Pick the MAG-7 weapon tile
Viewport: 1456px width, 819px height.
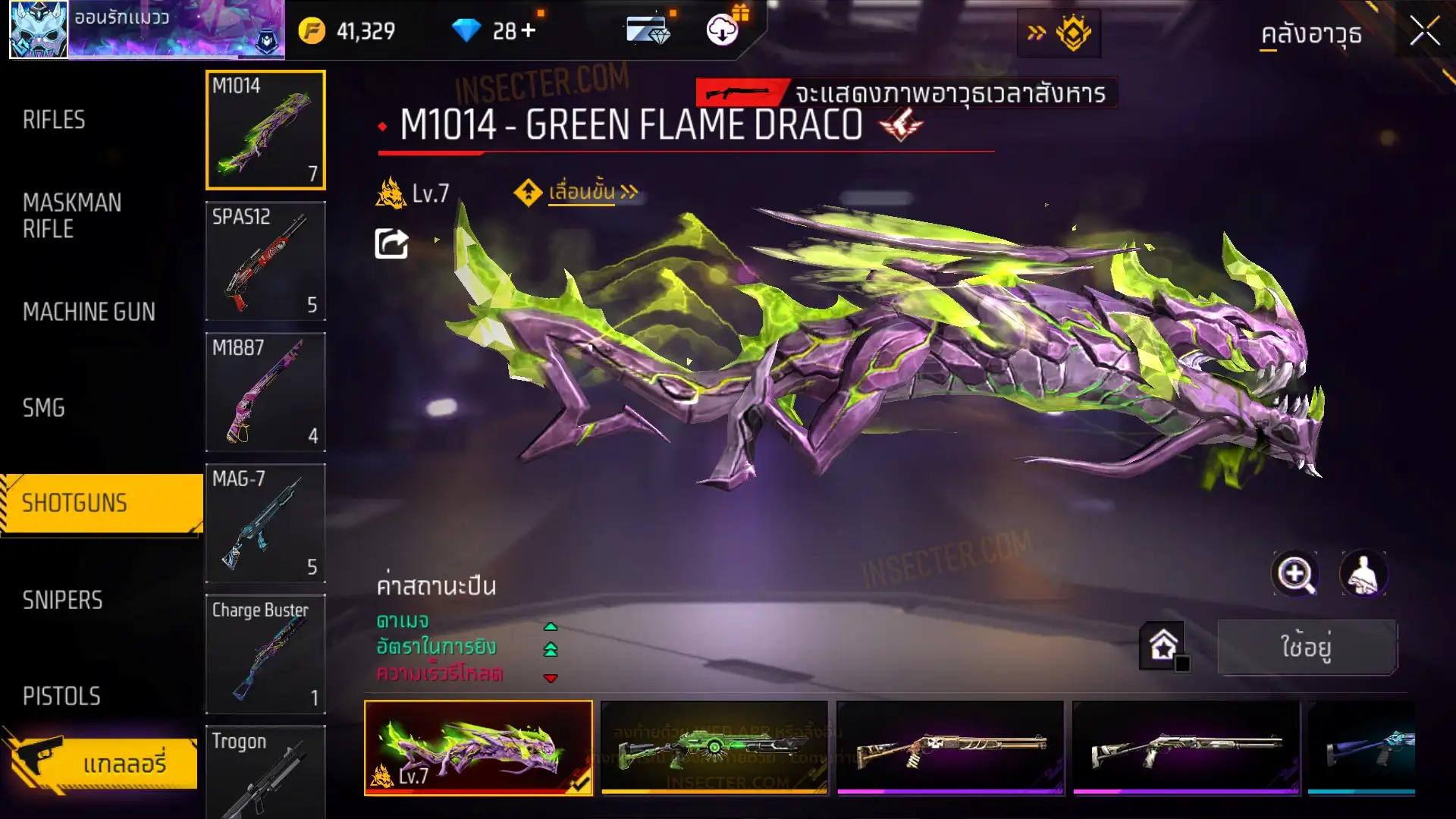265,523
